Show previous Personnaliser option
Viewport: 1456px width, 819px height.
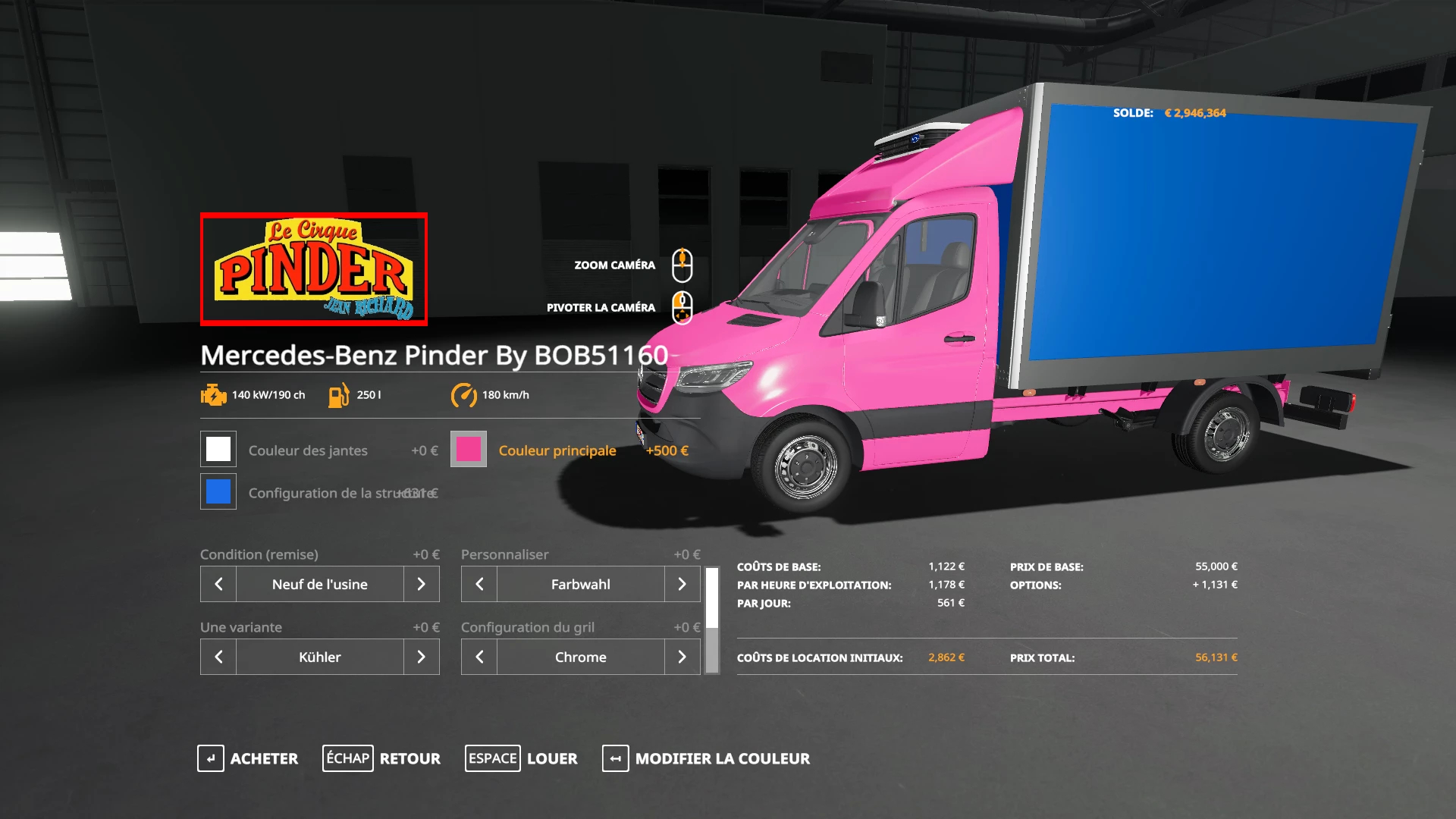click(479, 584)
